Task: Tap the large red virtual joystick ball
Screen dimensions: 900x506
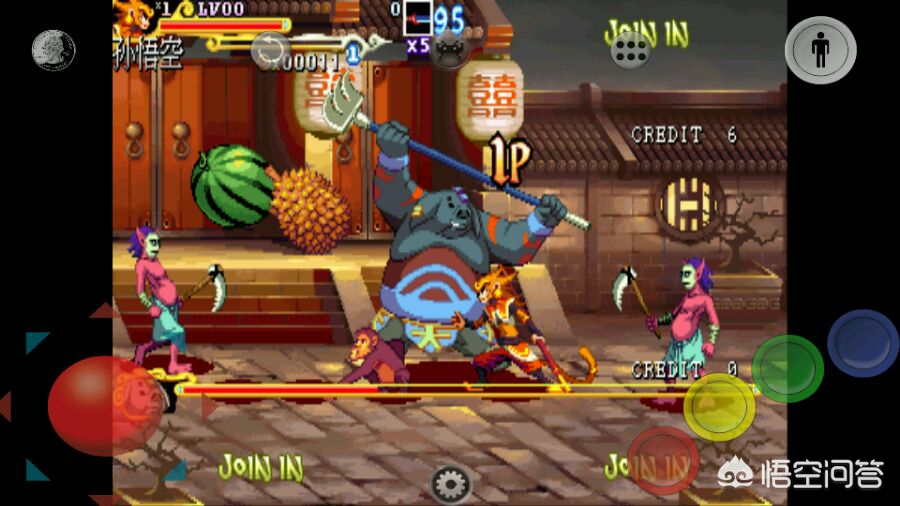Action: click(x=105, y=405)
